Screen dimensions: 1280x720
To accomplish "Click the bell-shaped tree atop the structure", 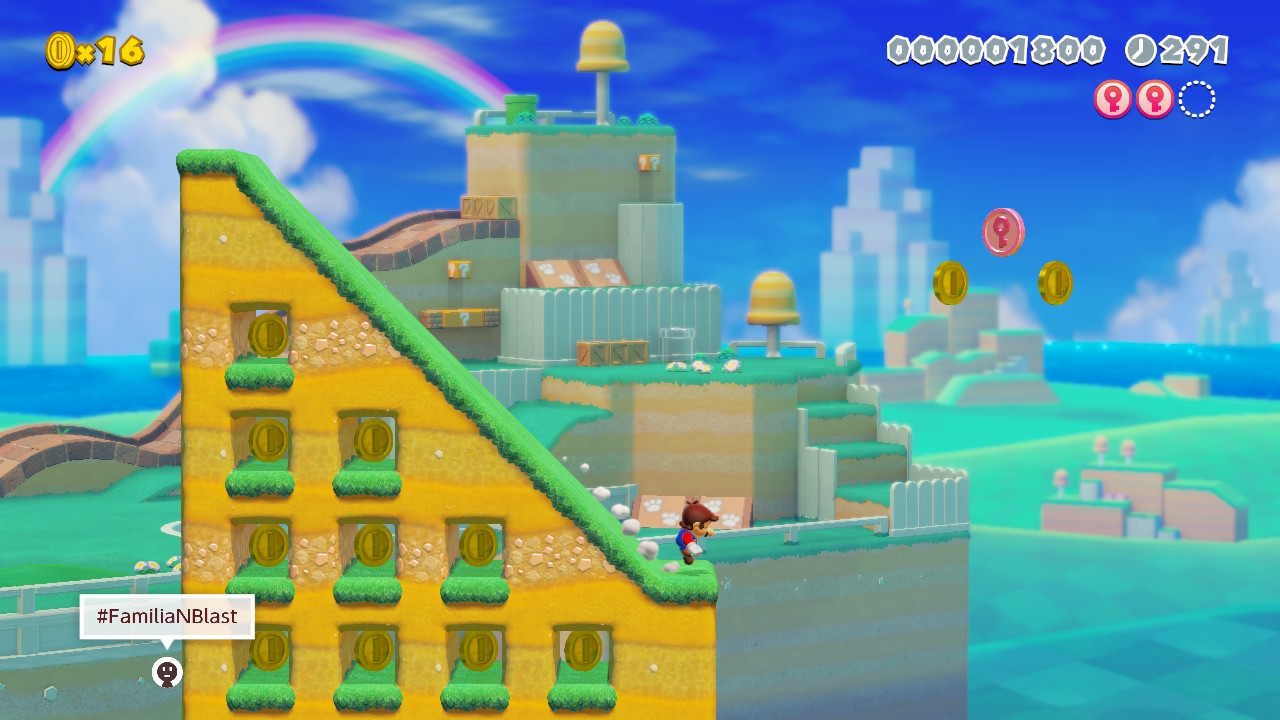I will coord(600,48).
